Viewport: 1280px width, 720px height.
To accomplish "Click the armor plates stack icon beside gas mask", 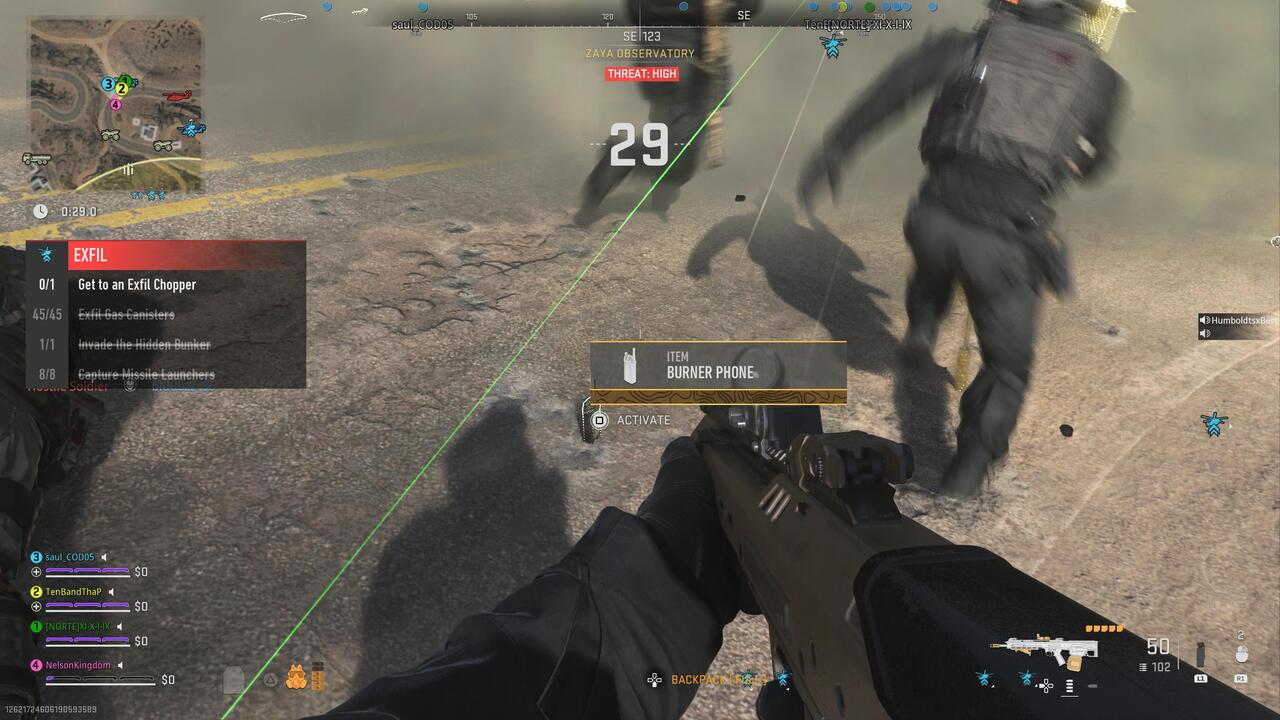I will point(316,676).
